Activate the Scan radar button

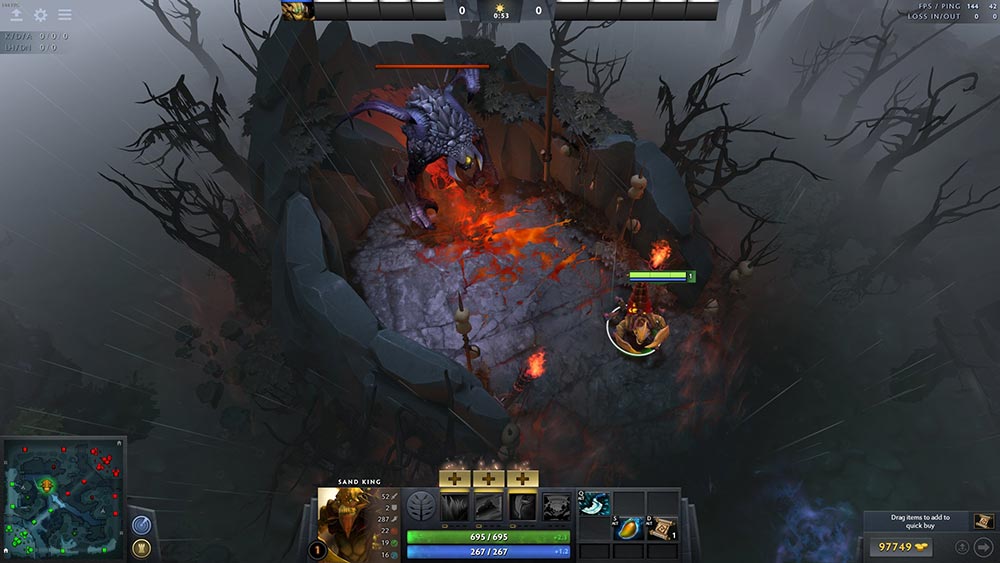pyautogui.click(x=141, y=523)
